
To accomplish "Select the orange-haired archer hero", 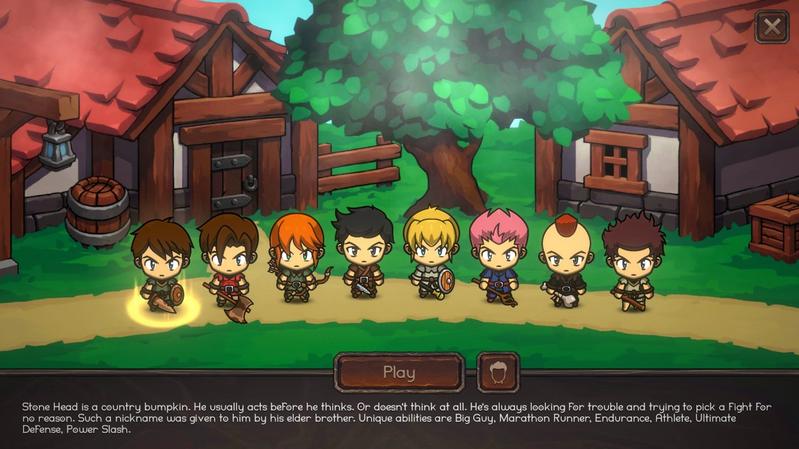I will pyautogui.click(x=296, y=258).
